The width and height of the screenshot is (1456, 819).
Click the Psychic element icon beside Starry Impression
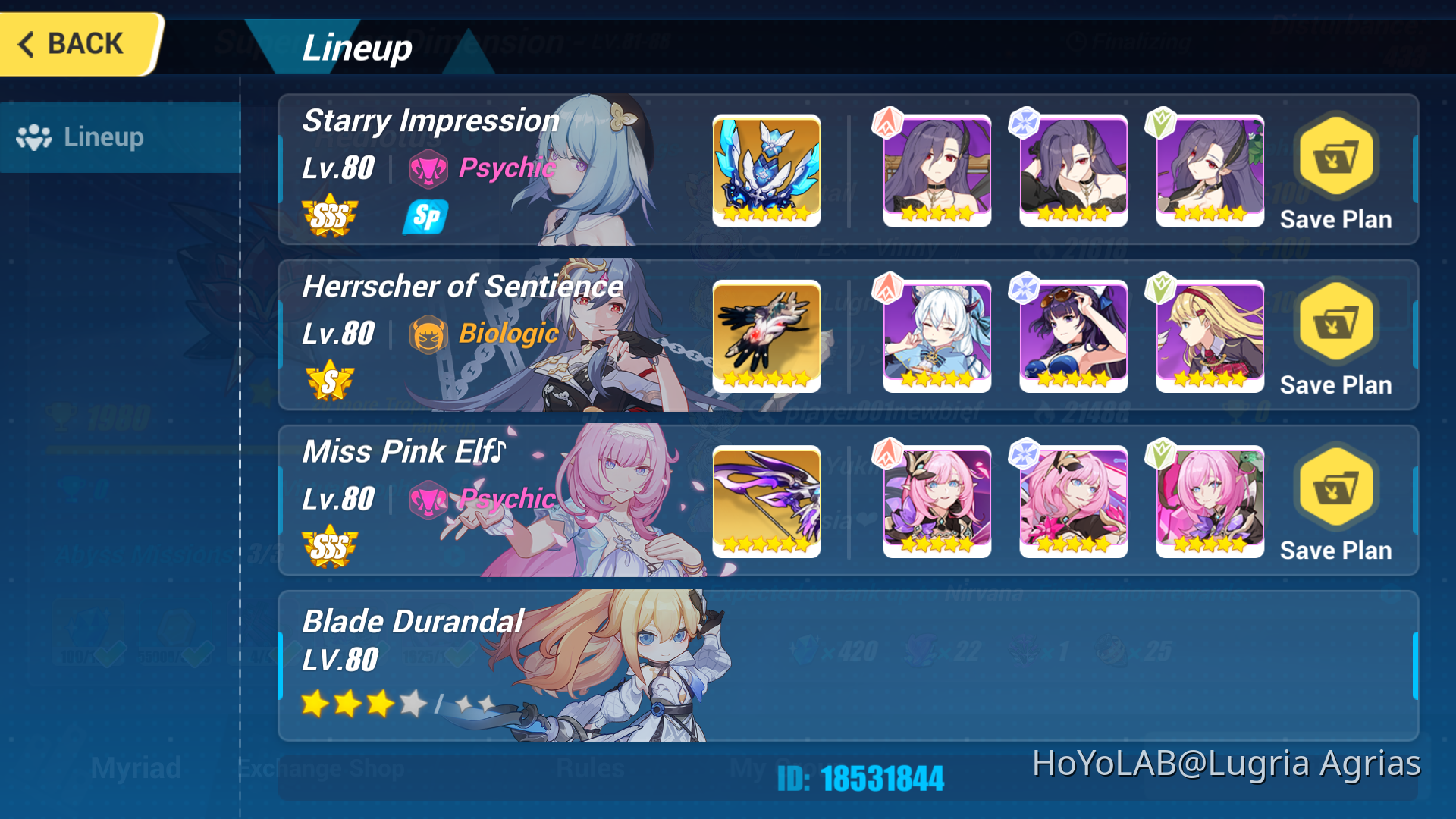pyautogui.click(x=430, y=168)
